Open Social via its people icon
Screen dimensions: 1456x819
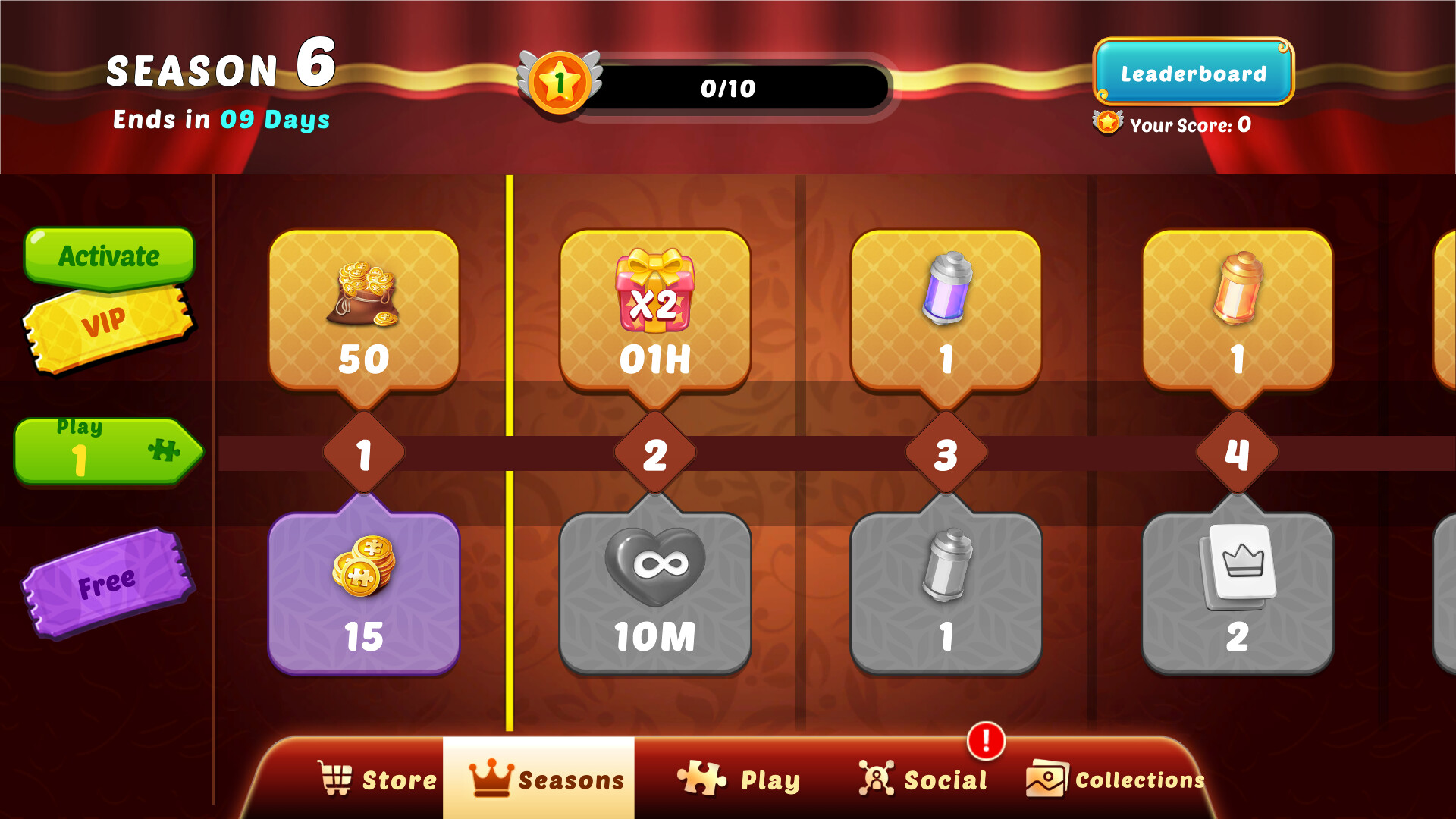pyautogui.click(x=876, y=777)
